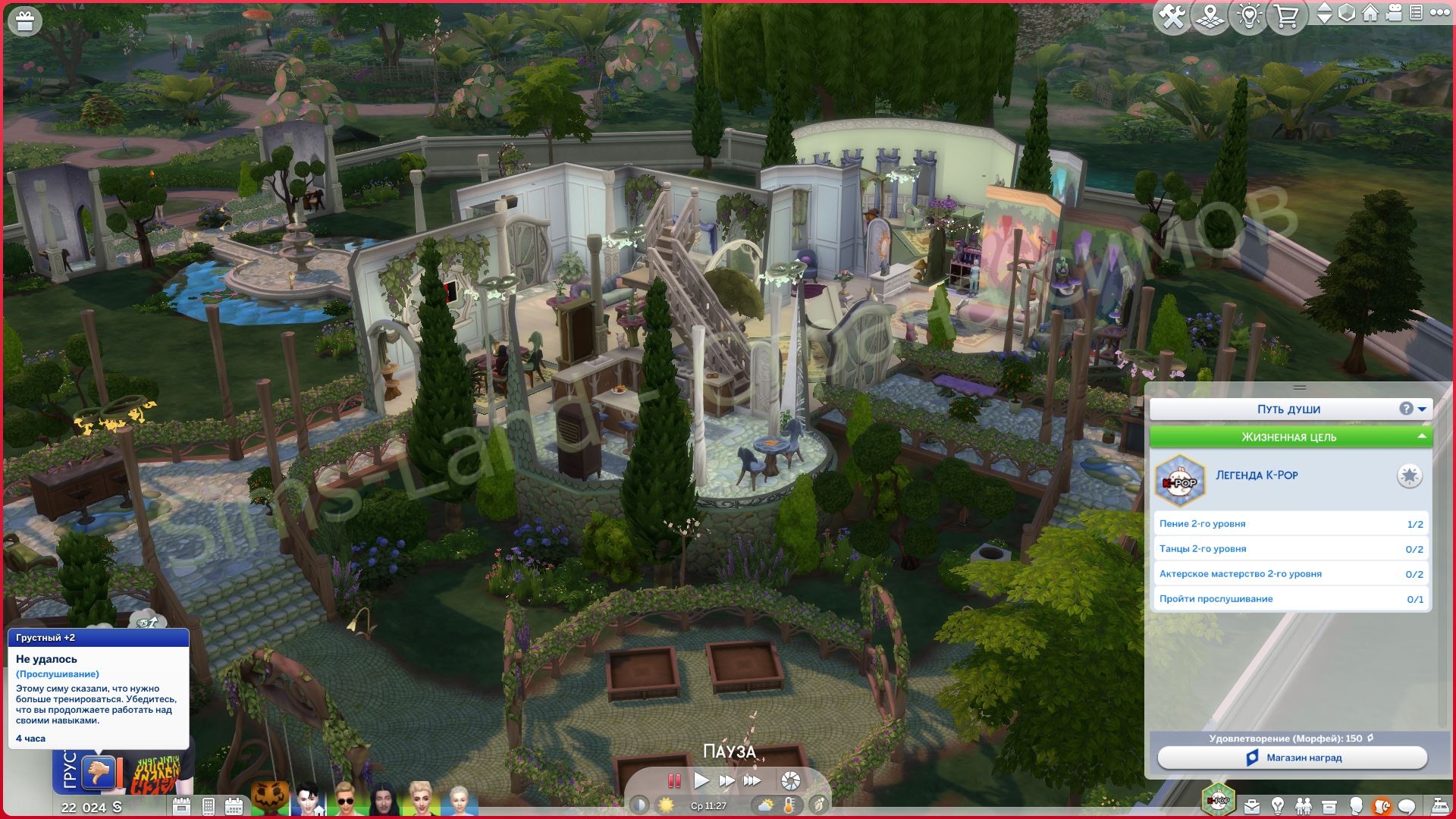Toggle the camera mode icon
Screen dimensions: 1456x819
(x=1394, y=13)
